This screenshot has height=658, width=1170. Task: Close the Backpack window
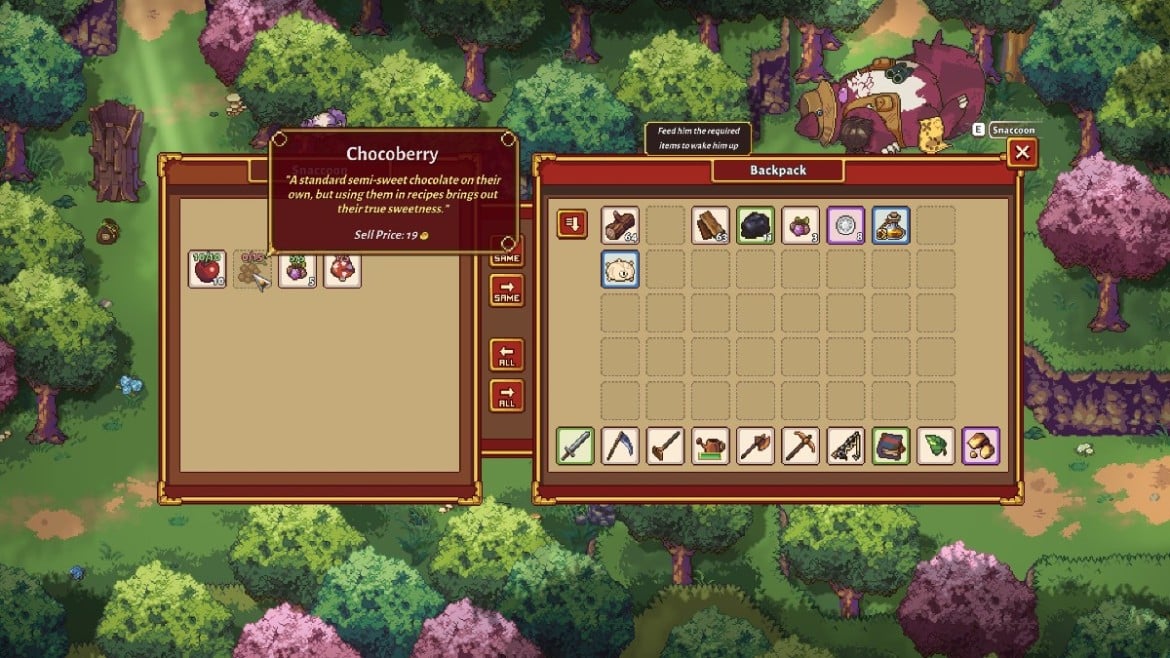coord(1021,153)
